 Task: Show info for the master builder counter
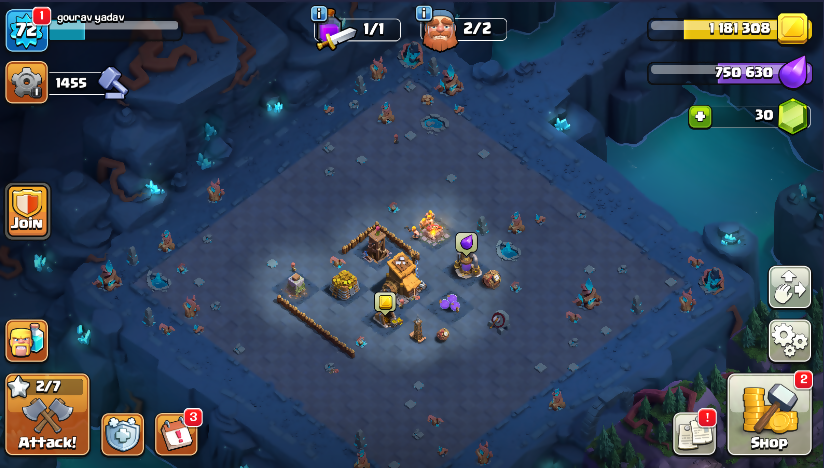(423, 14)
